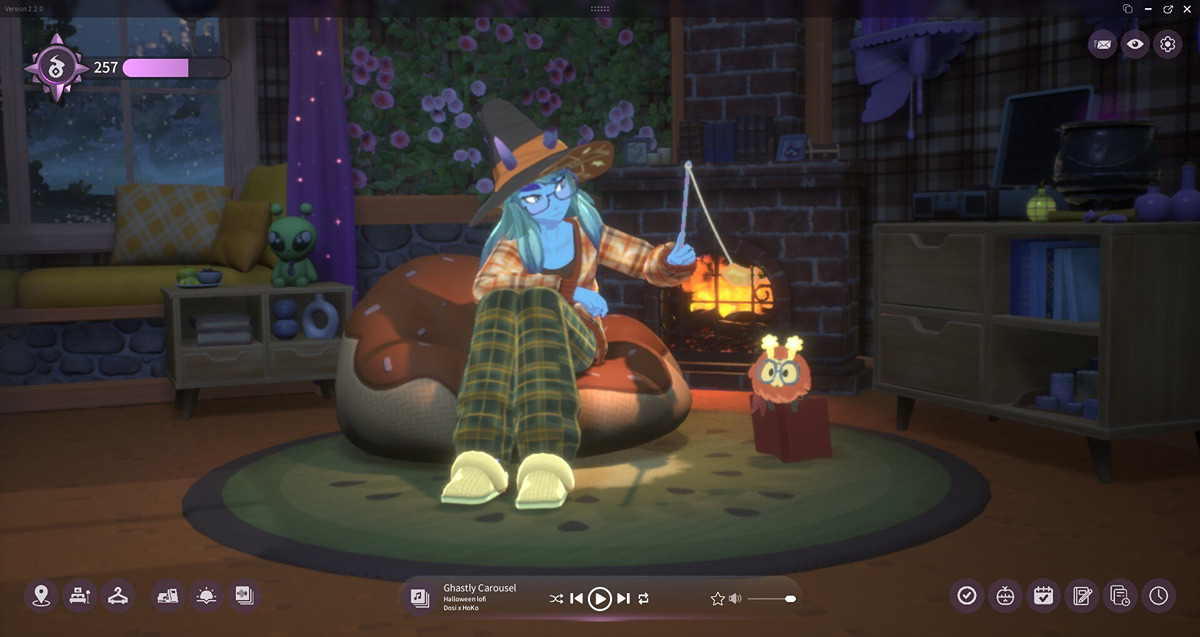Open the checkmark to-do list
Image resolution: width=1200 pixels, height=637 pixels.
pyautogui.click(x=966, y=596)
